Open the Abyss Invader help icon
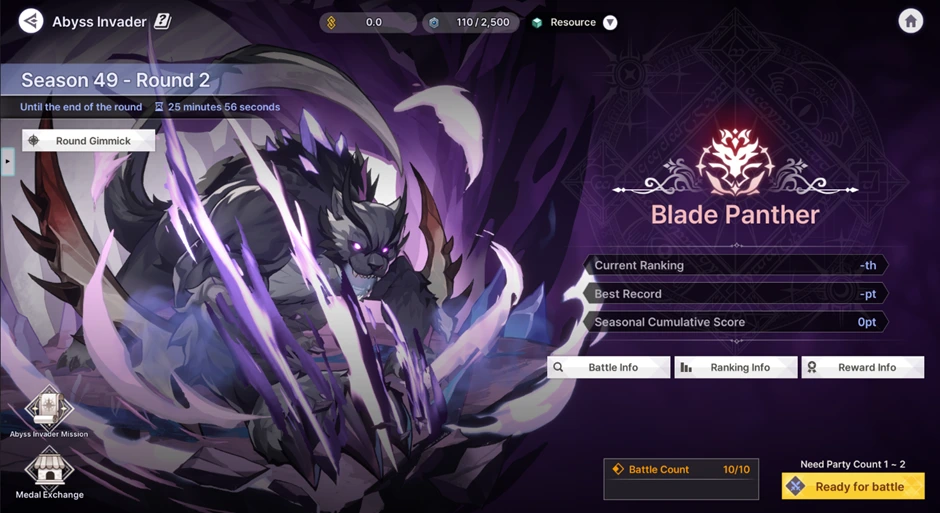Viewport: 940px width, 513px height. click(162, 21)
